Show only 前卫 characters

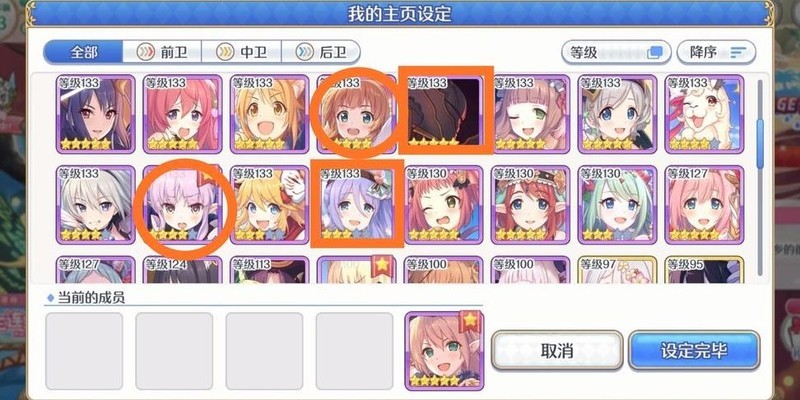[x=162, y=52]
